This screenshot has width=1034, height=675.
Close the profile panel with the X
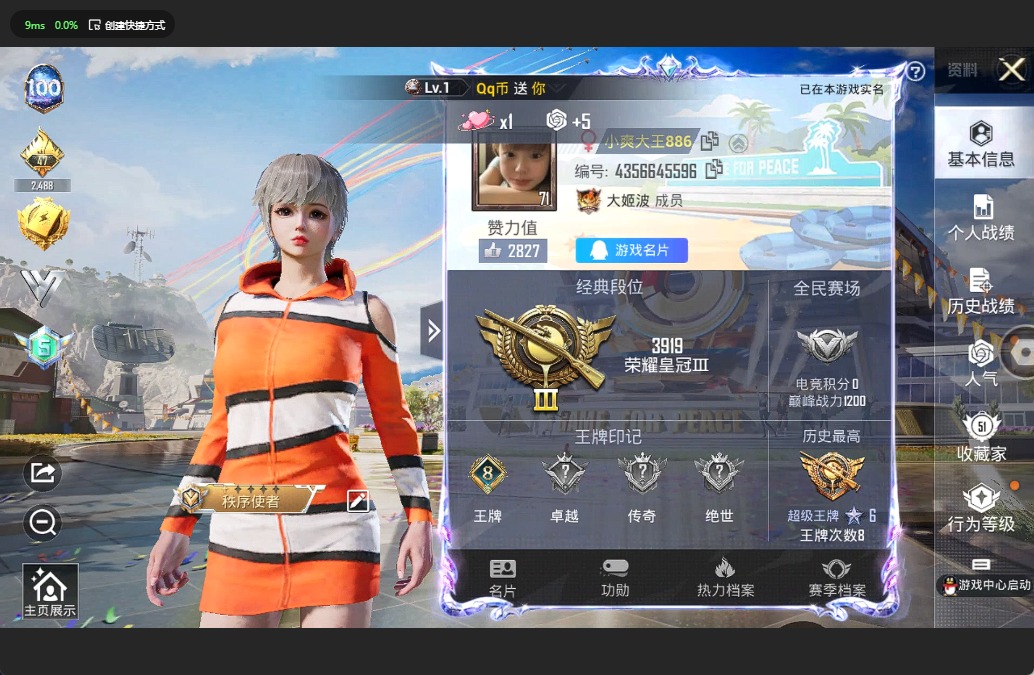[1011, 70]
